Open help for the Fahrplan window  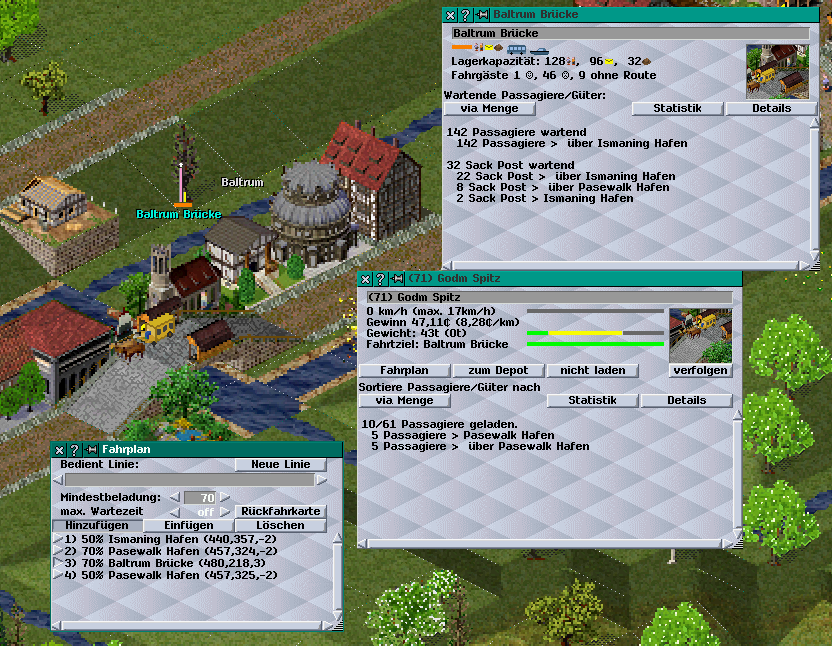tap(74, 450)
